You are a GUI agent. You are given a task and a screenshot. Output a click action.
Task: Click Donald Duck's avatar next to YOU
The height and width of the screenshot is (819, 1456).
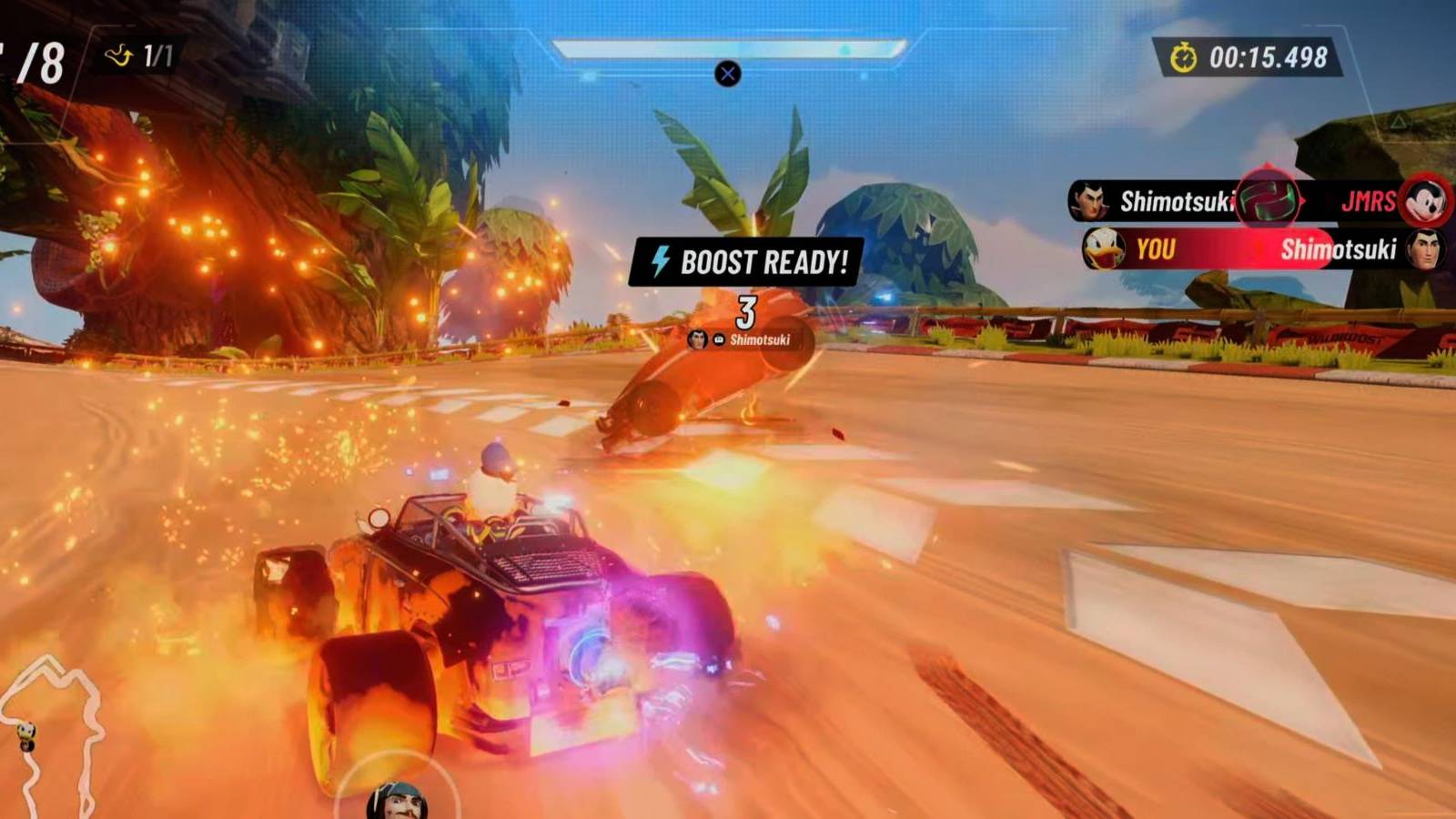1104,248
